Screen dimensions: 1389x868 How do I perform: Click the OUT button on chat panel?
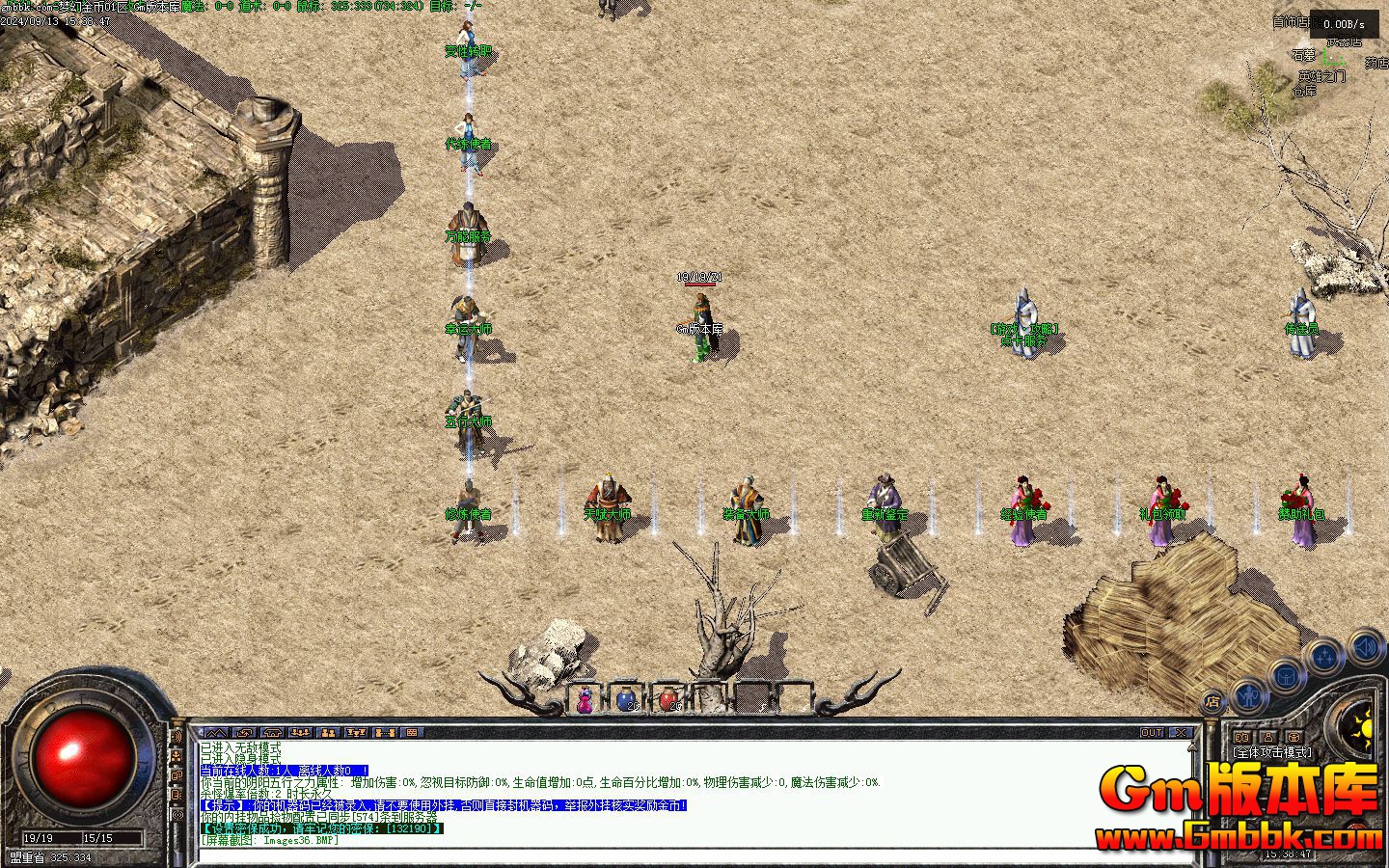[x=1152, y=733]
